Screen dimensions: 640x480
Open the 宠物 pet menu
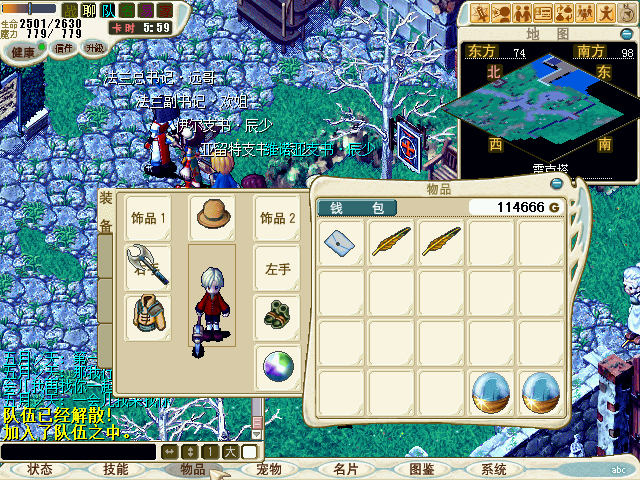[269, 469]
